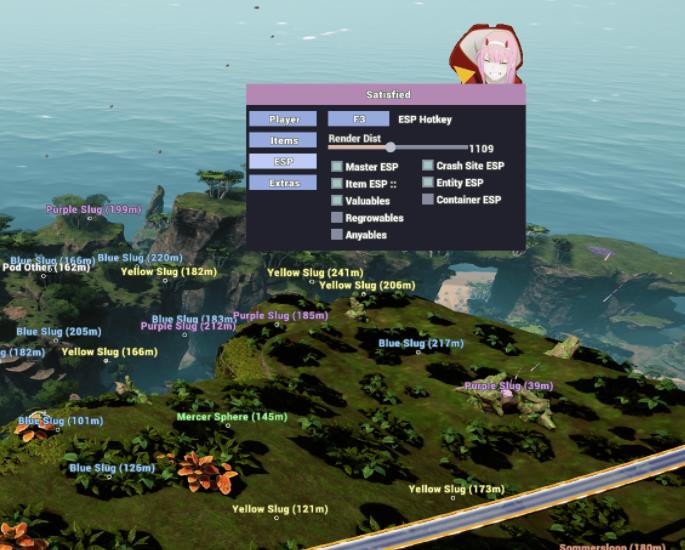
Task: Disable the Item ESP checkbox
Action: (337, 184)
